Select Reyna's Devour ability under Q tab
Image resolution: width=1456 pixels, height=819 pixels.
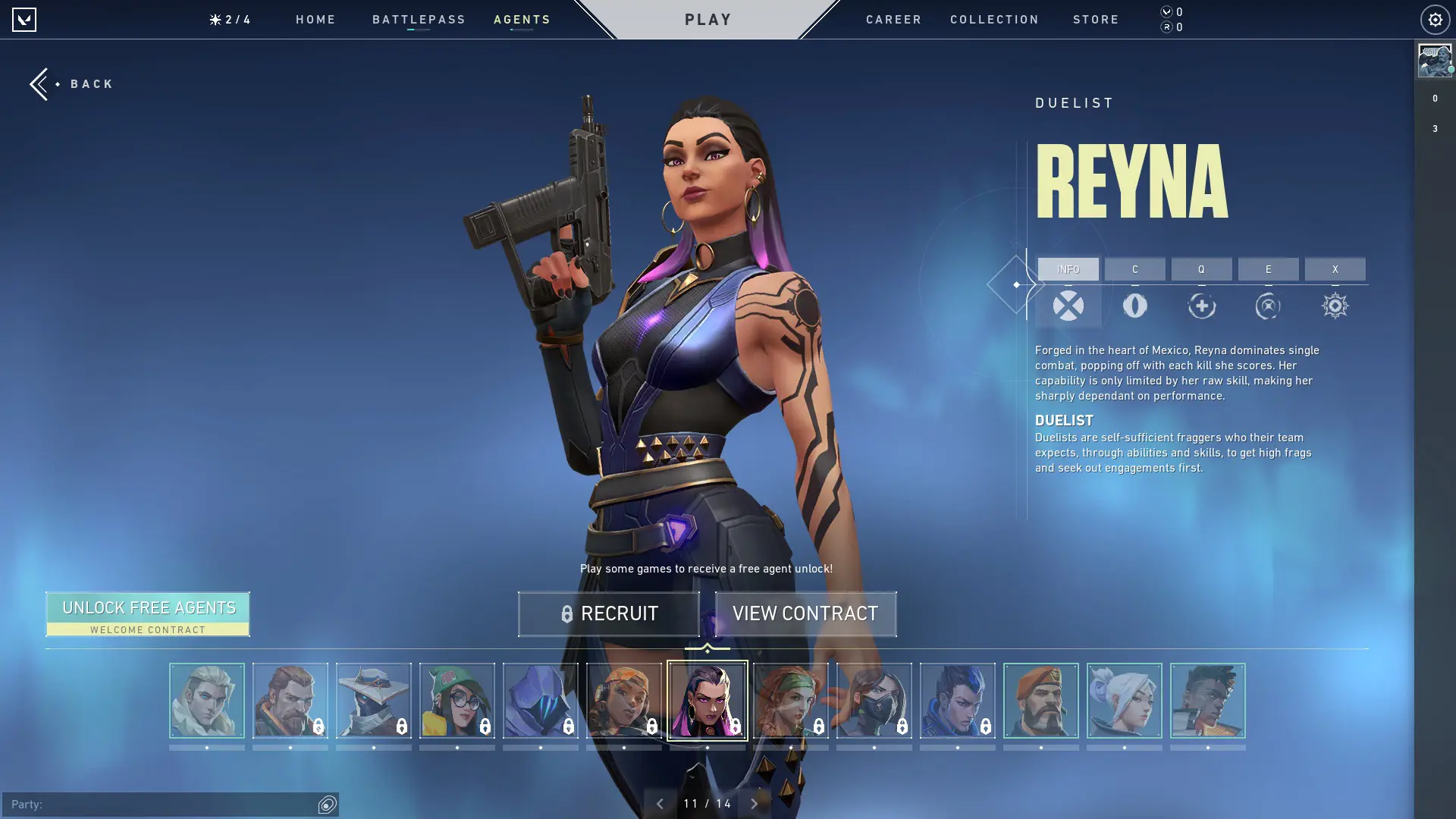(1202, 306)
